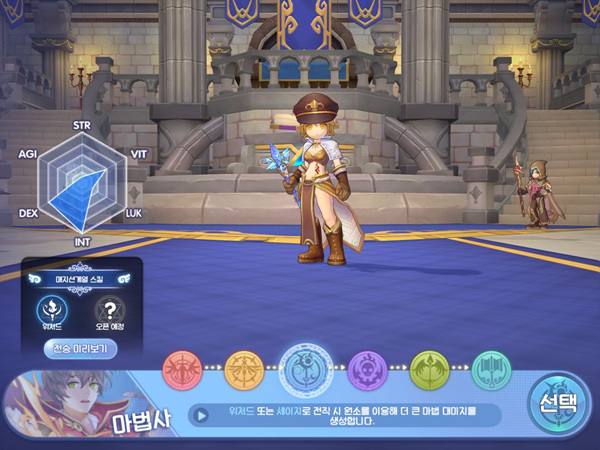Select the highlighted blue mage class emblem
The image size is (600, 450).
305,368
